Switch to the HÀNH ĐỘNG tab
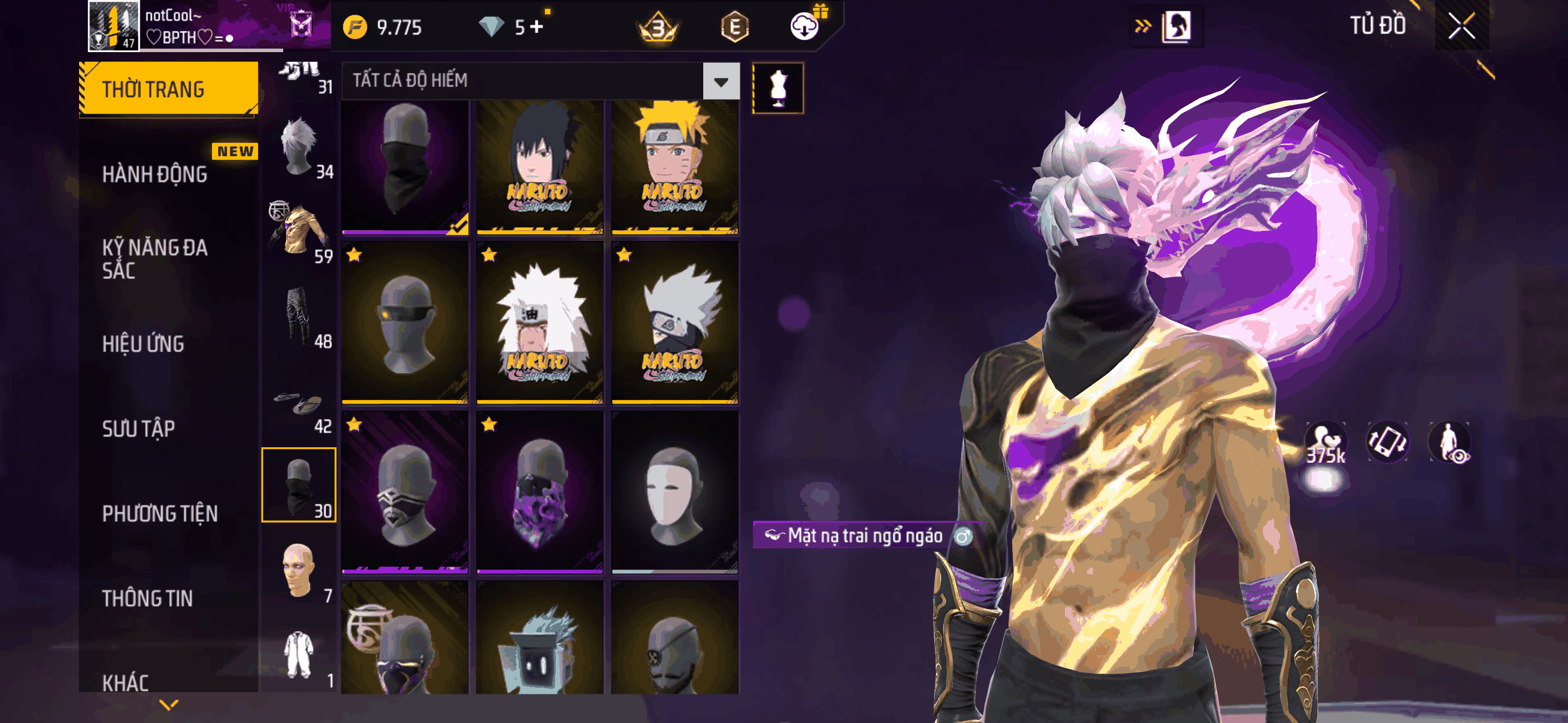This screenshot has width=1568, height=723. click(x=155, y=175)
